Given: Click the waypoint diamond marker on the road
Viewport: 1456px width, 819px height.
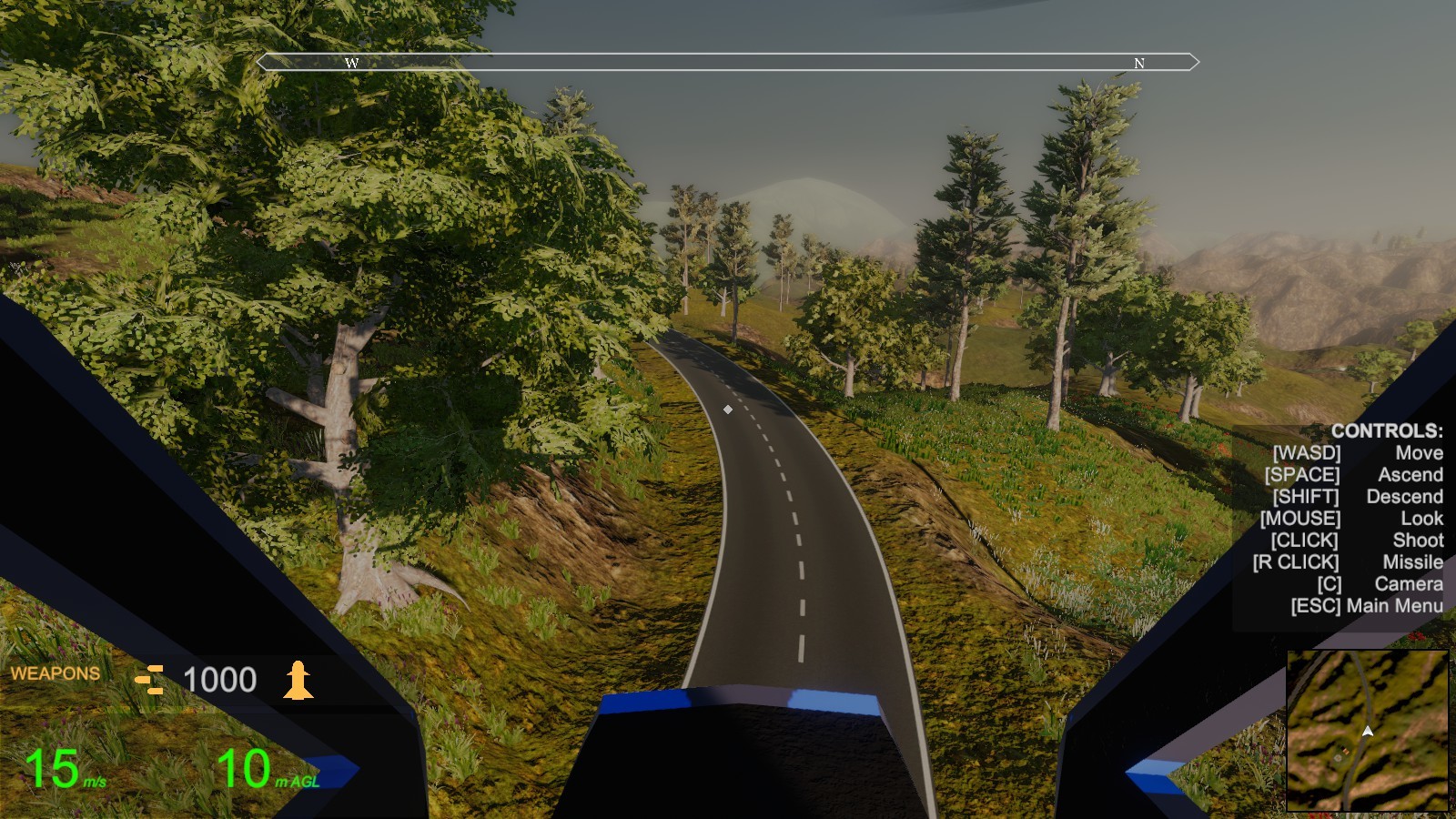Looking at the screenshot, I should click(x=728, y=409).
